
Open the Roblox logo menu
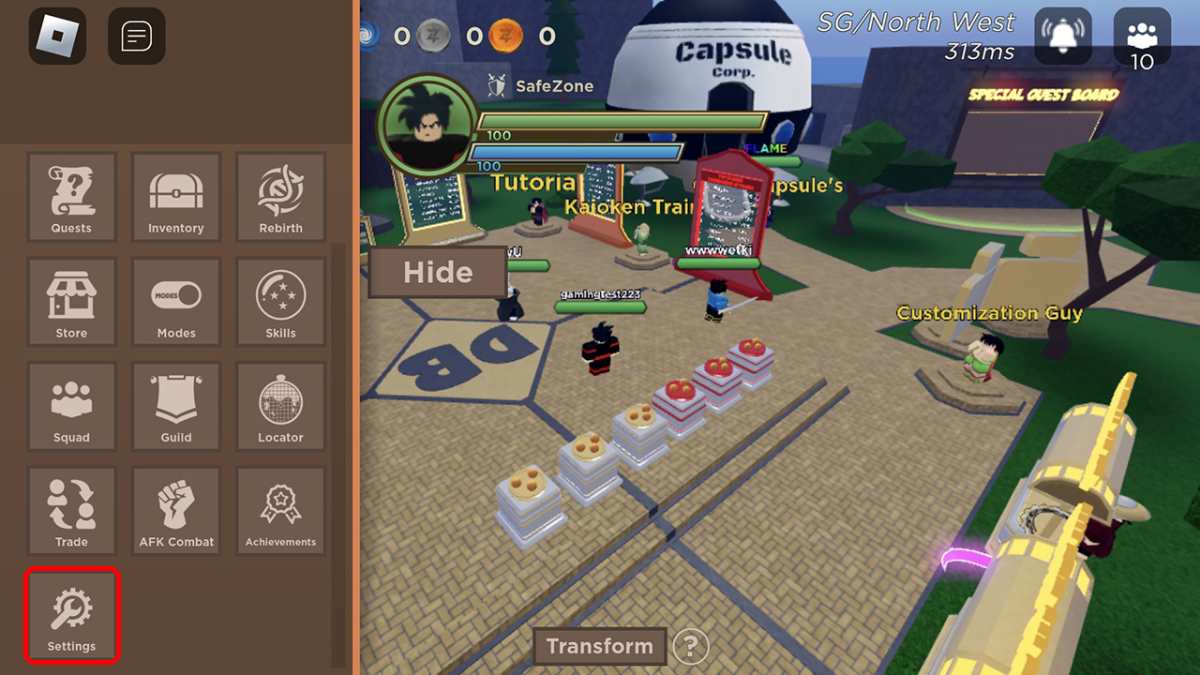[x=57, y=36]
